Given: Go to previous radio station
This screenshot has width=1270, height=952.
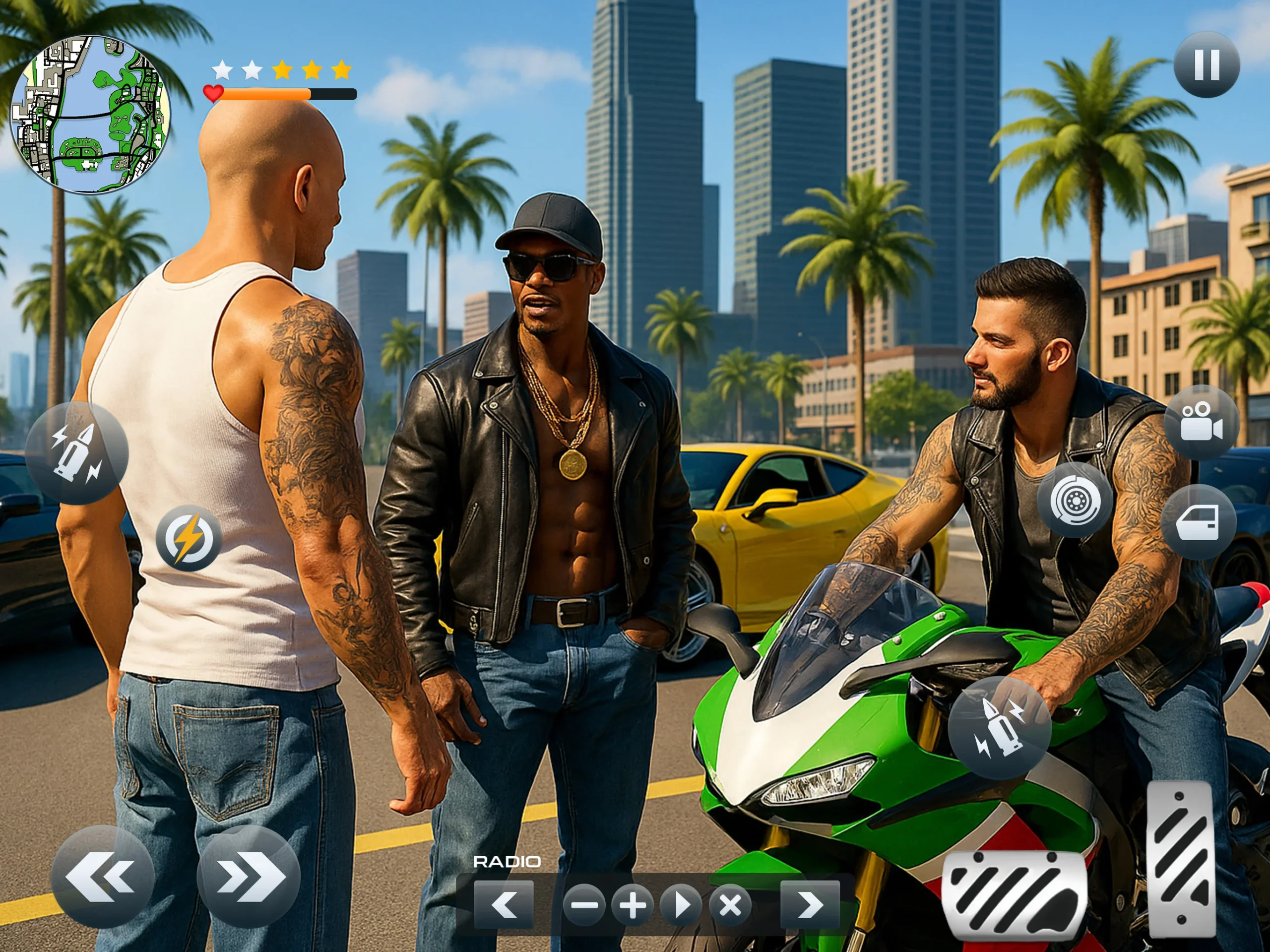Looking at the screenshot, I should 504,905.
